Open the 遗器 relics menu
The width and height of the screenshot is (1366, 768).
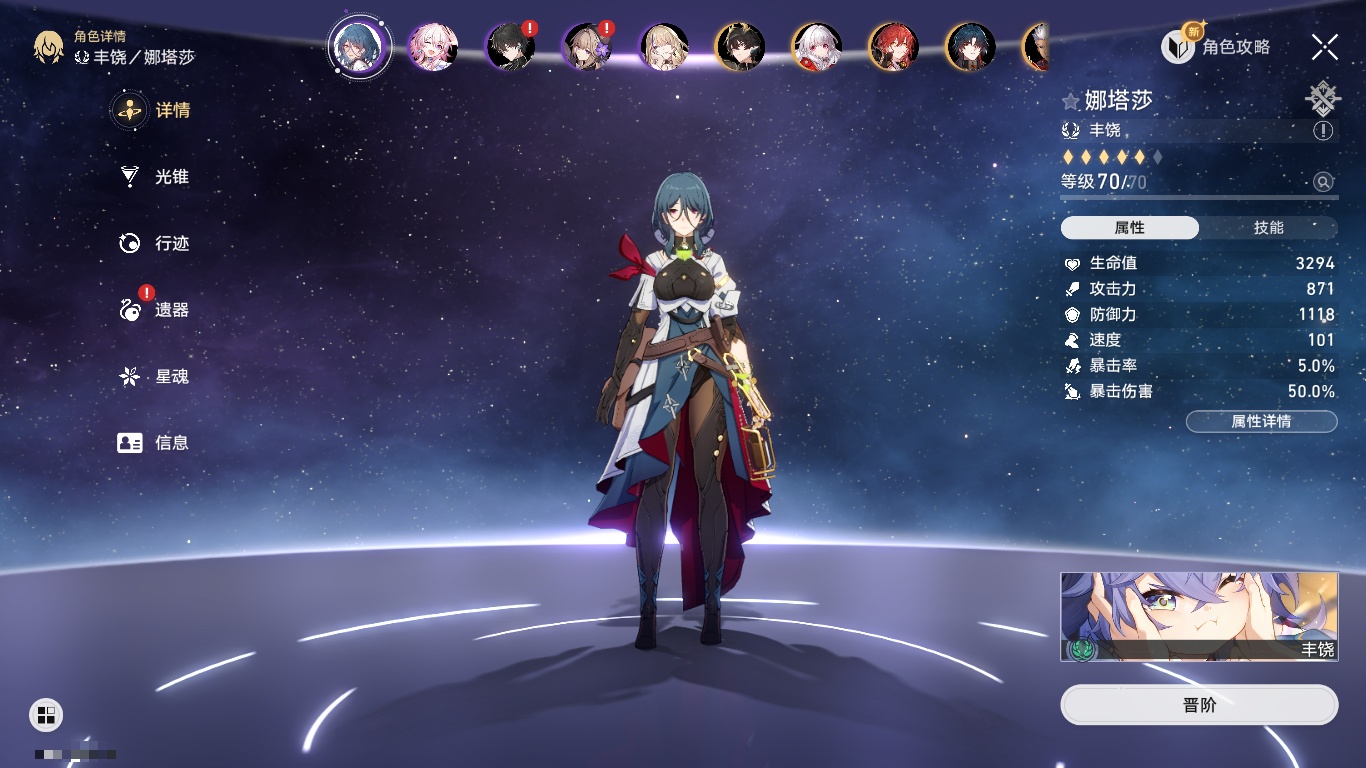(155, 310)
